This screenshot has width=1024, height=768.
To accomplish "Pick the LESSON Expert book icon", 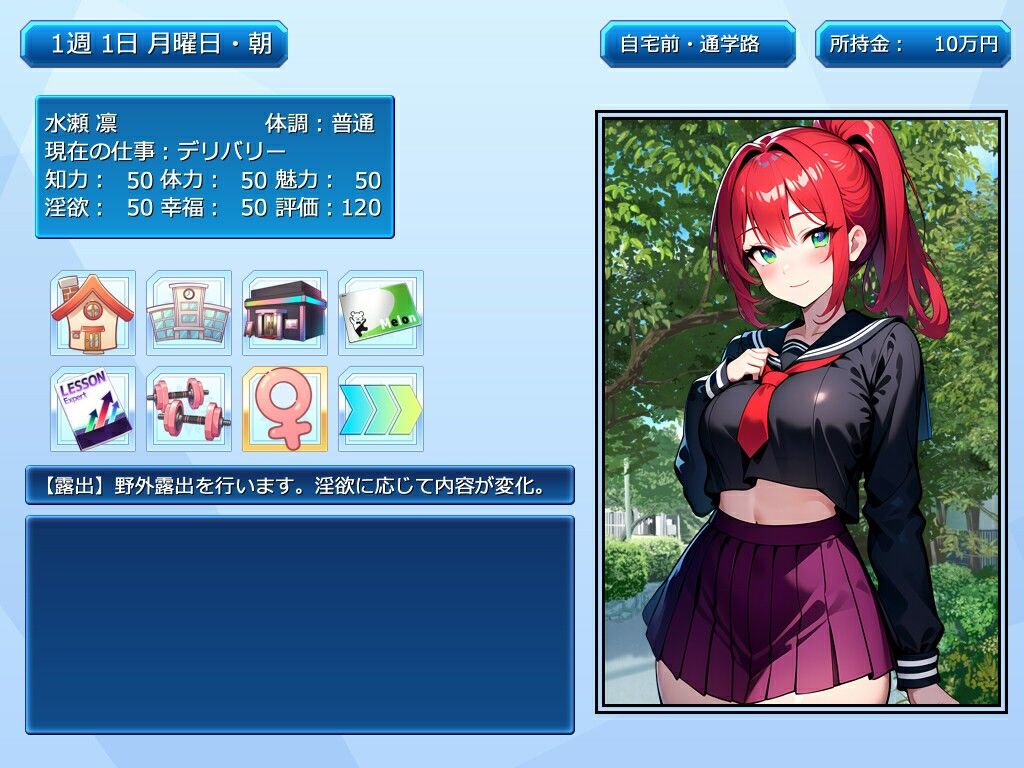I will pyautogui.click(x=92, y=409).
